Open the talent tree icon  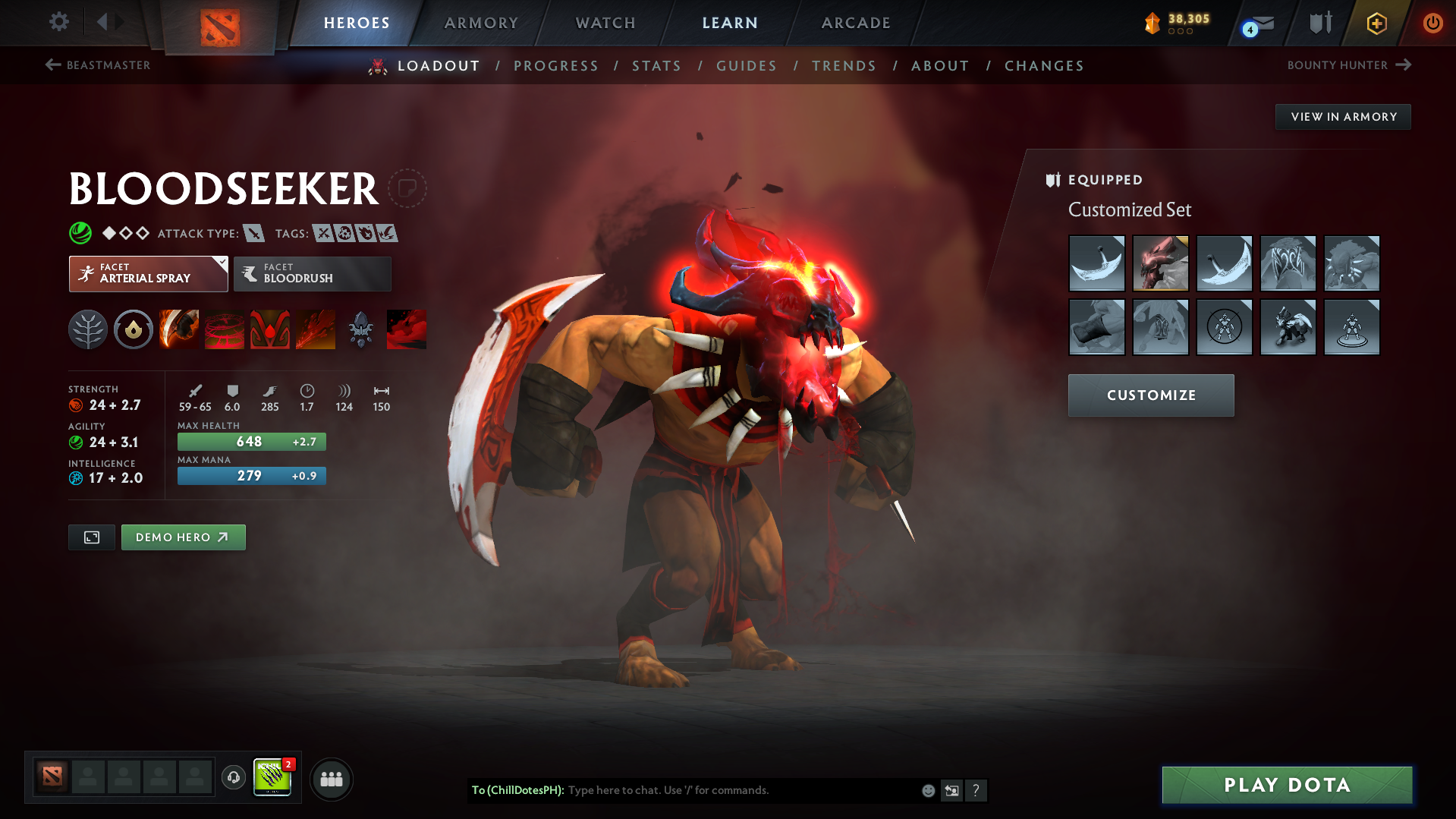point(88,329)
